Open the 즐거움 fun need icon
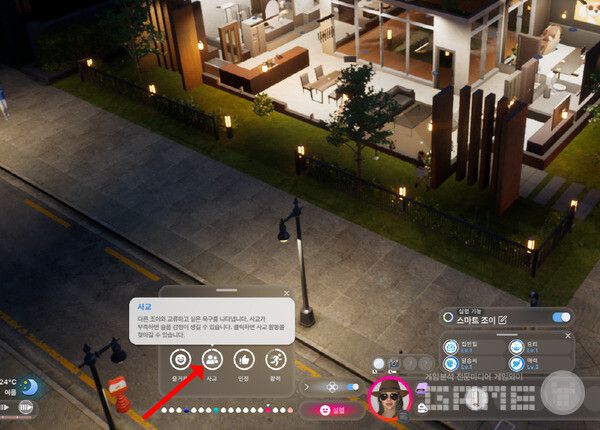Image resolution: width=600 pixels, height=430 pixels. click(181, 359)
